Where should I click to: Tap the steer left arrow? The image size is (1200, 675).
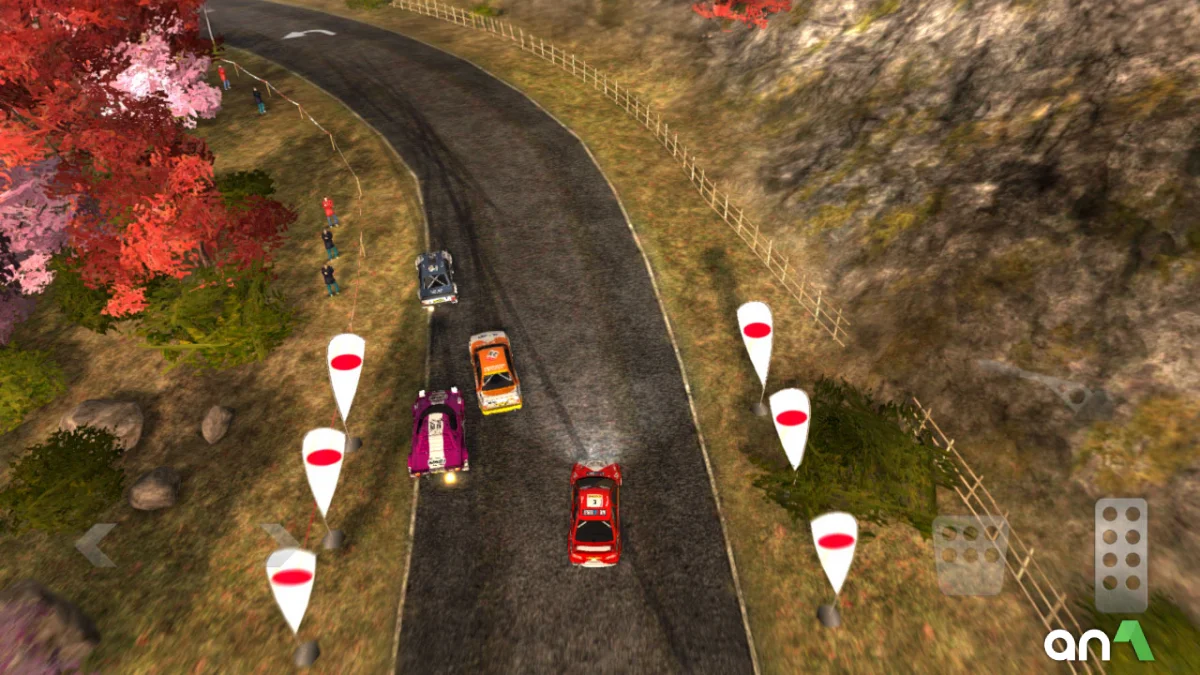click(x=96, y=545)
